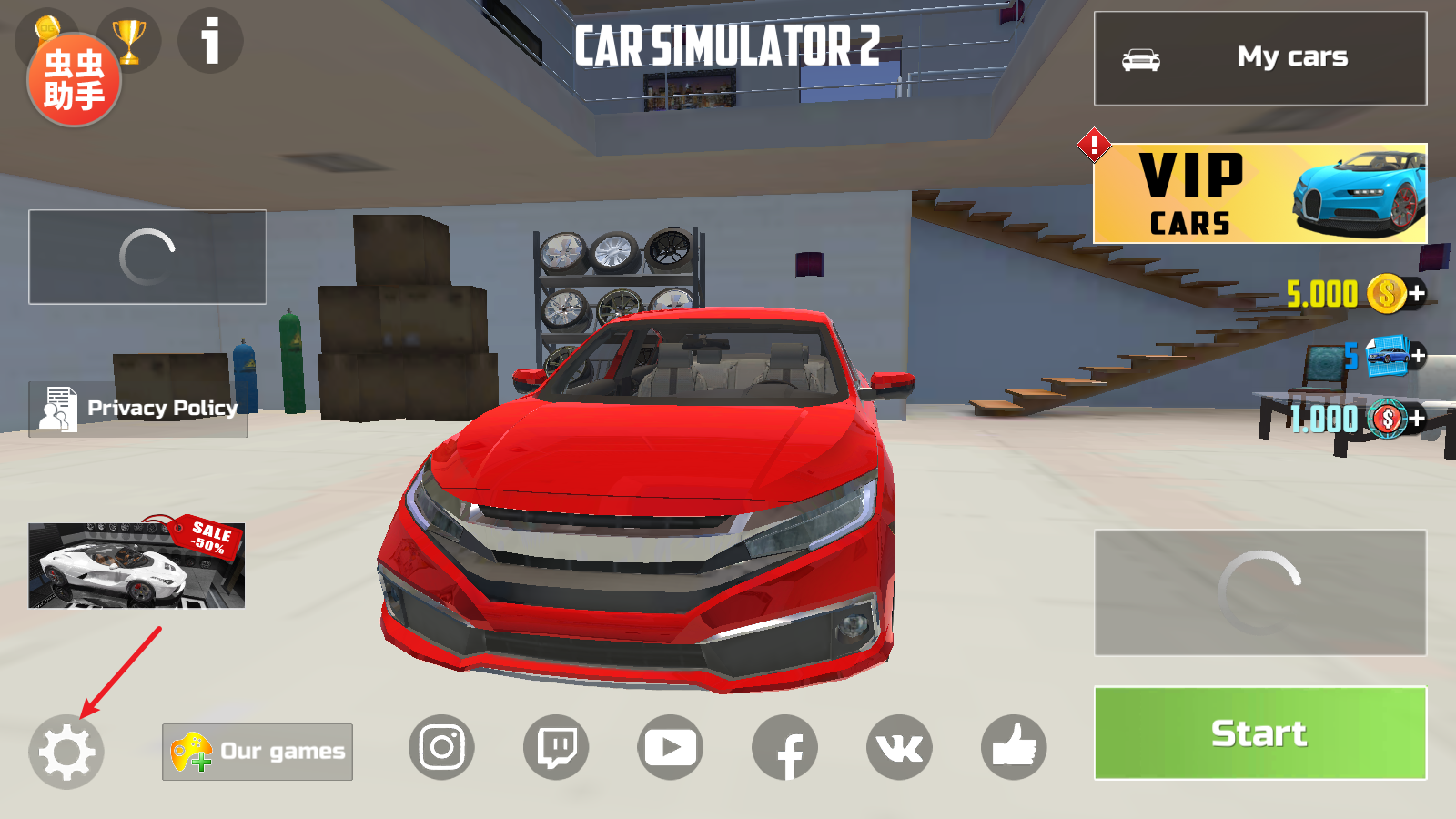Open the Twitch channel link
1456x819 pixels.
pyautogui.click(x=556, y=748)
